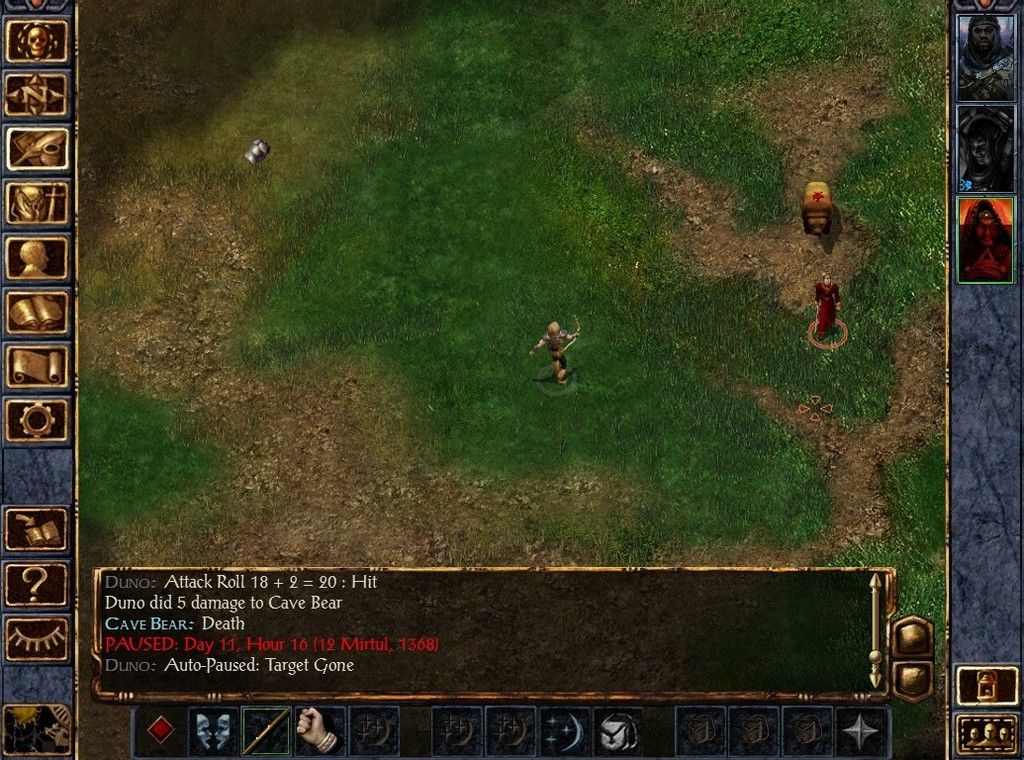Open the mage spellbook scroll-book button
Image resolution: width=1024 pixels, height=760 pixels.
(37, 311)
